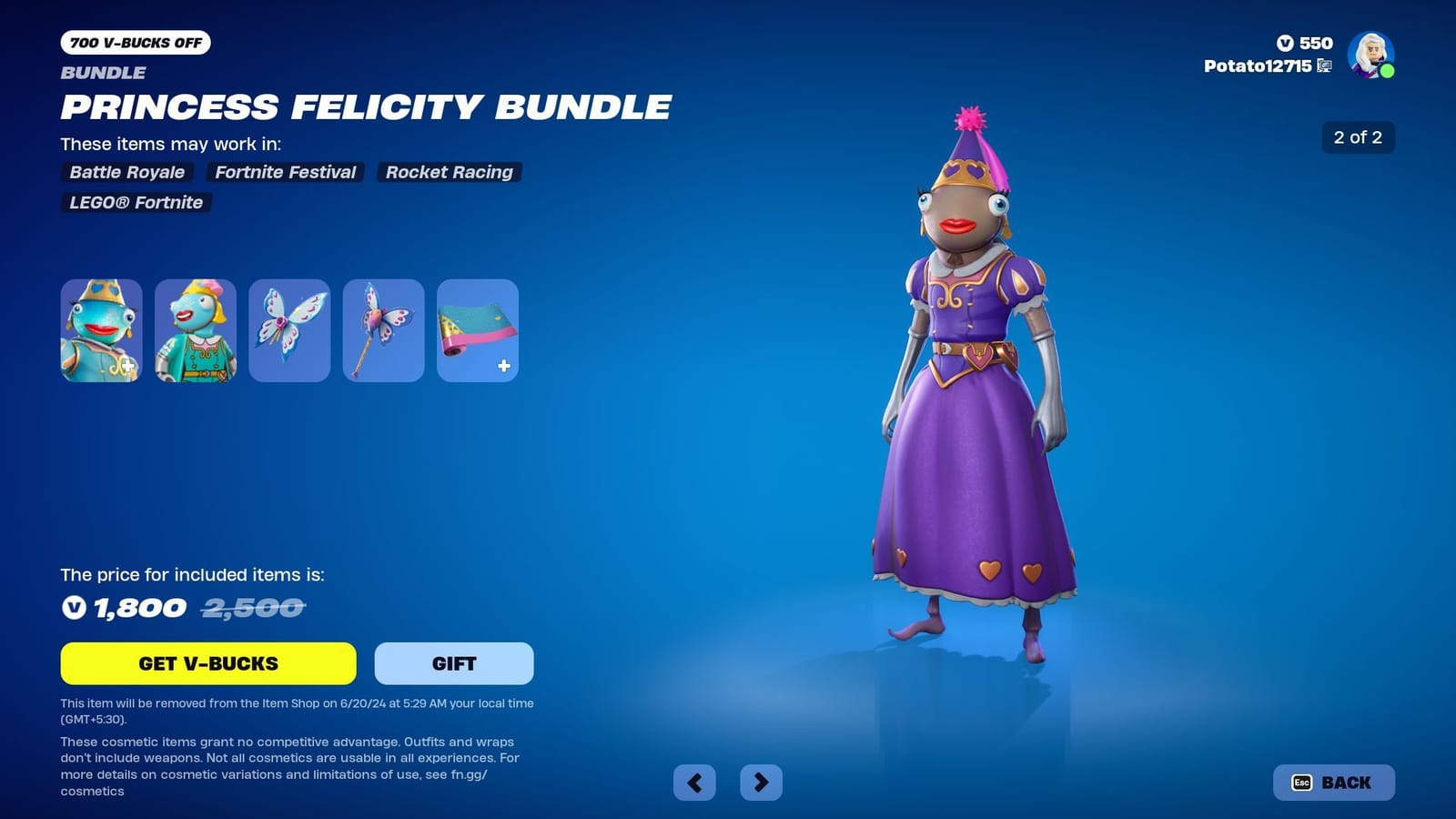Screen dimensions: 1456x819
Task: Click the right navigation arrow
Action: (x=762, y=782)
